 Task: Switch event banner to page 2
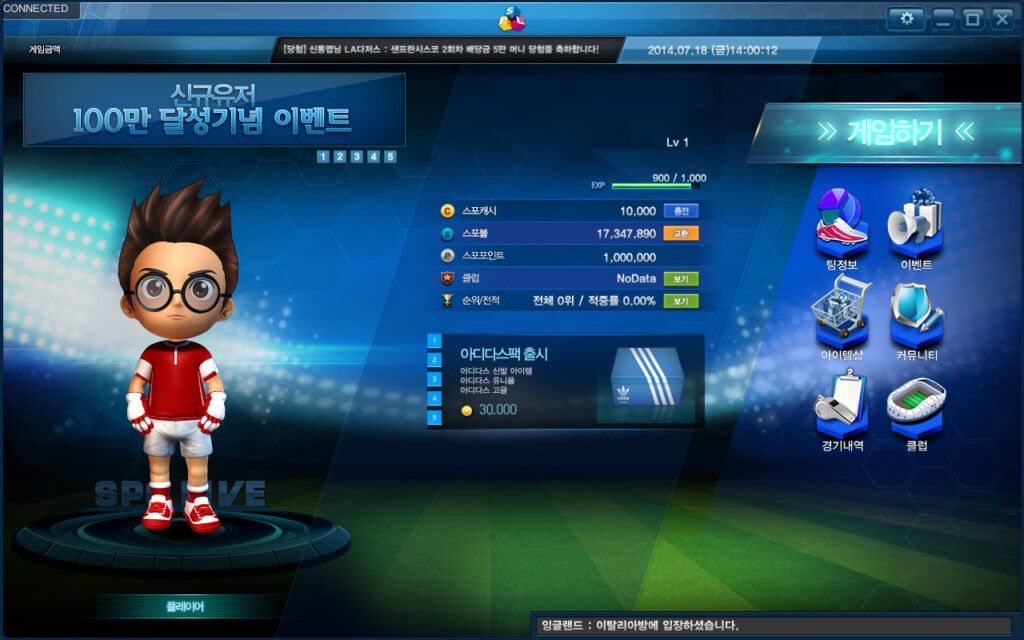click(340, 156)
